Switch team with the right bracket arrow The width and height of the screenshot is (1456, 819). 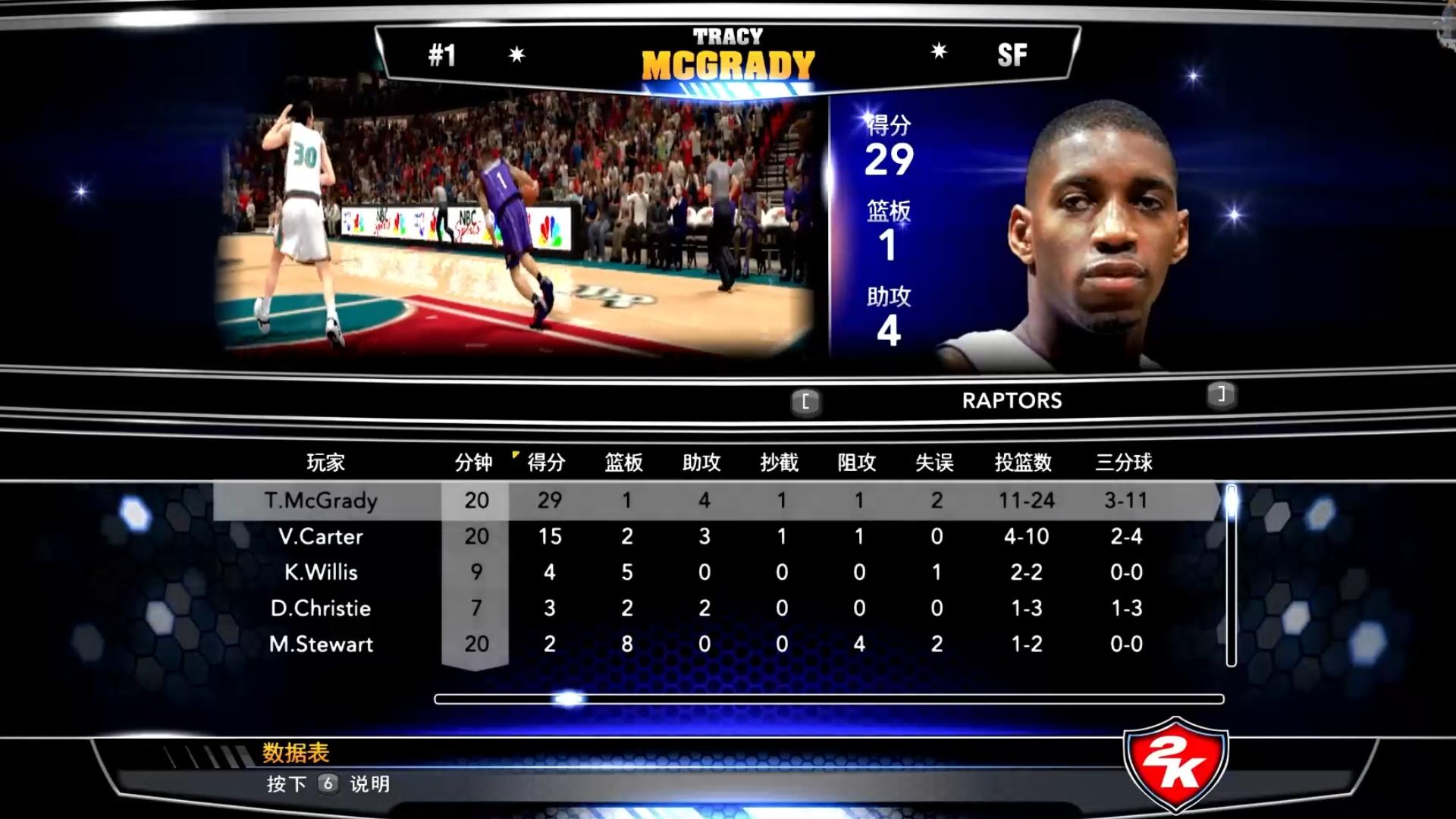[1221, 394]
